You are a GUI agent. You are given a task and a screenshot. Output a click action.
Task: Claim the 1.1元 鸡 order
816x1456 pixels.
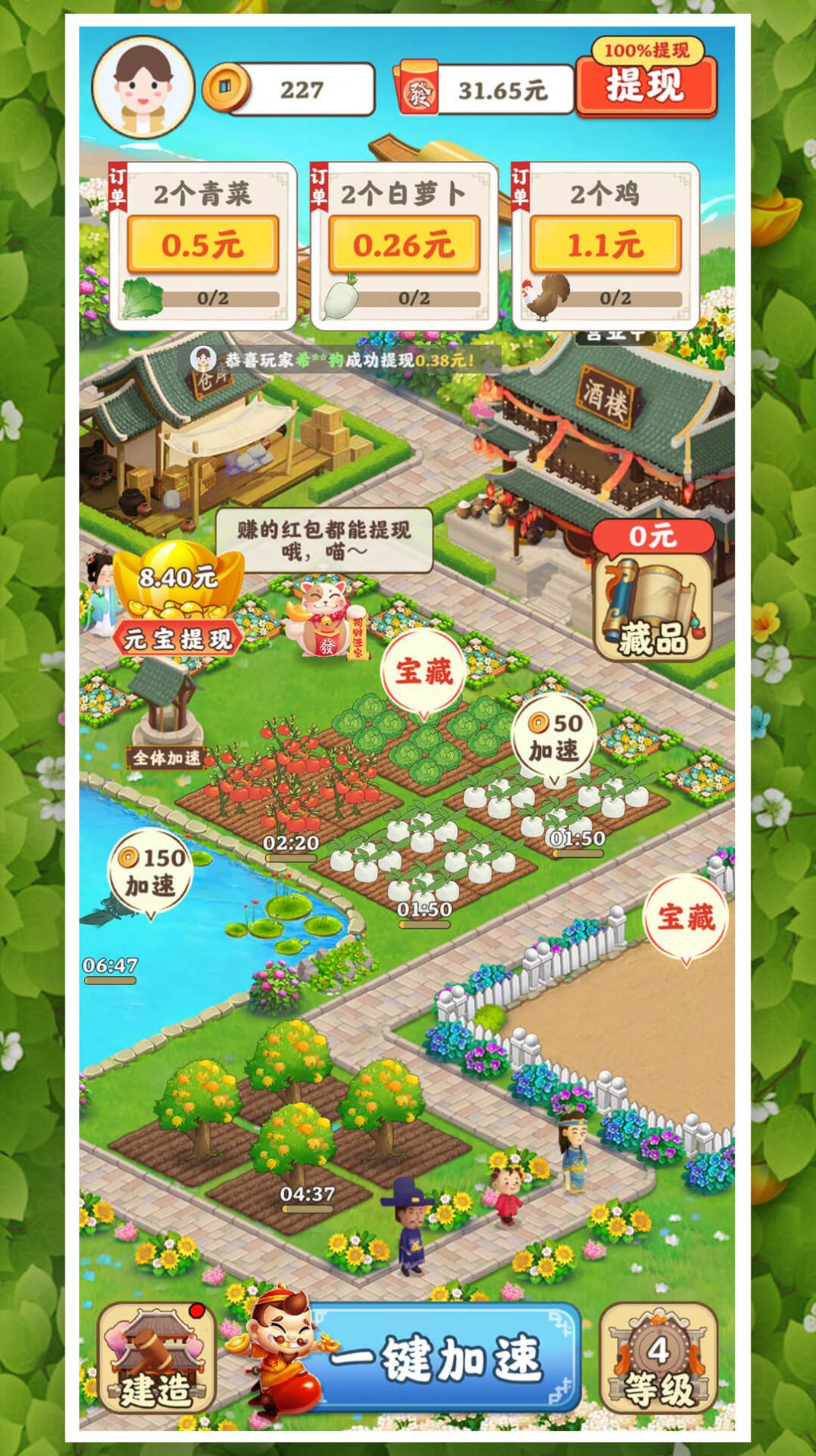(605, 244)
